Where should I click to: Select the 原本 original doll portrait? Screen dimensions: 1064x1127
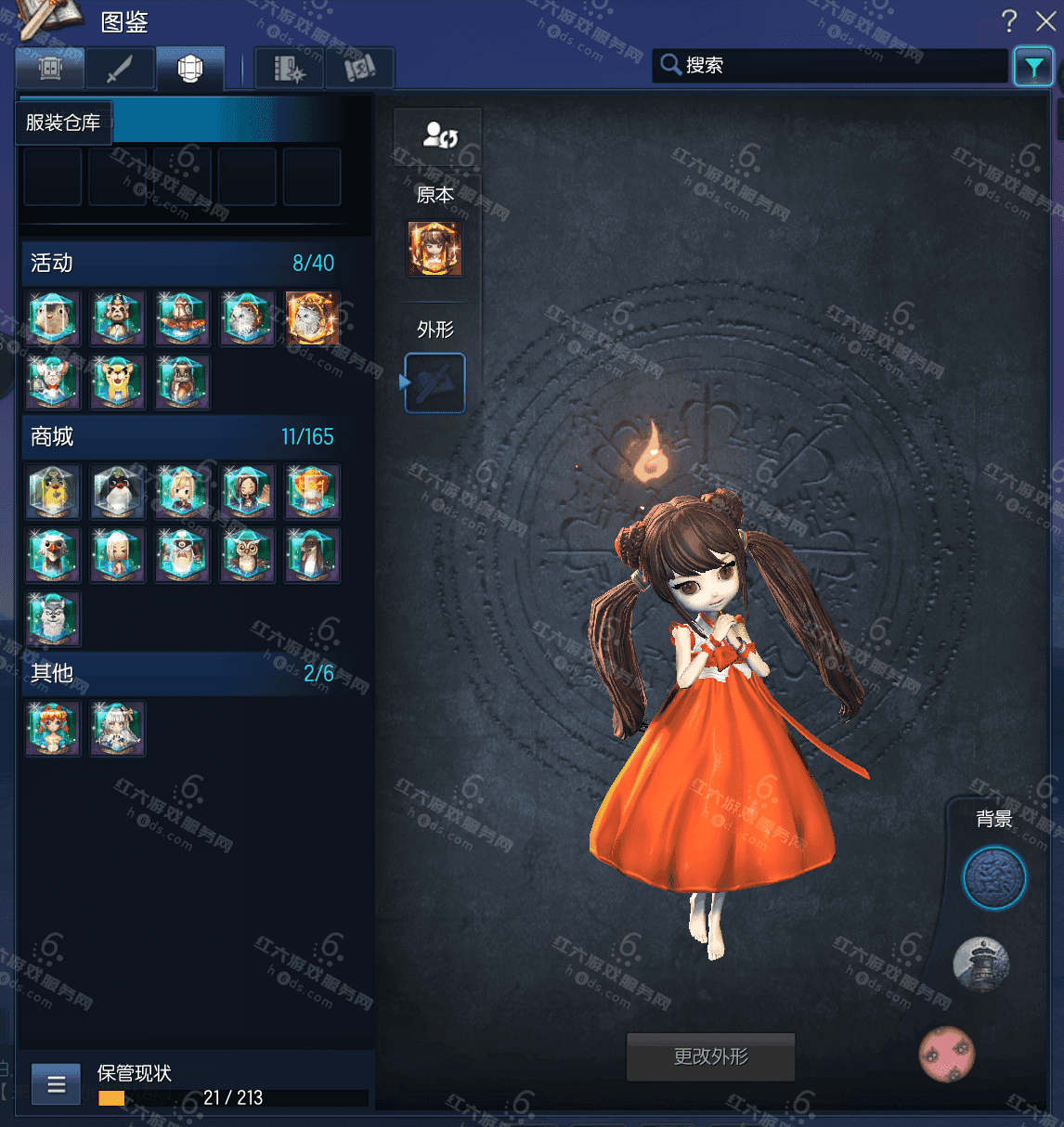435,249
